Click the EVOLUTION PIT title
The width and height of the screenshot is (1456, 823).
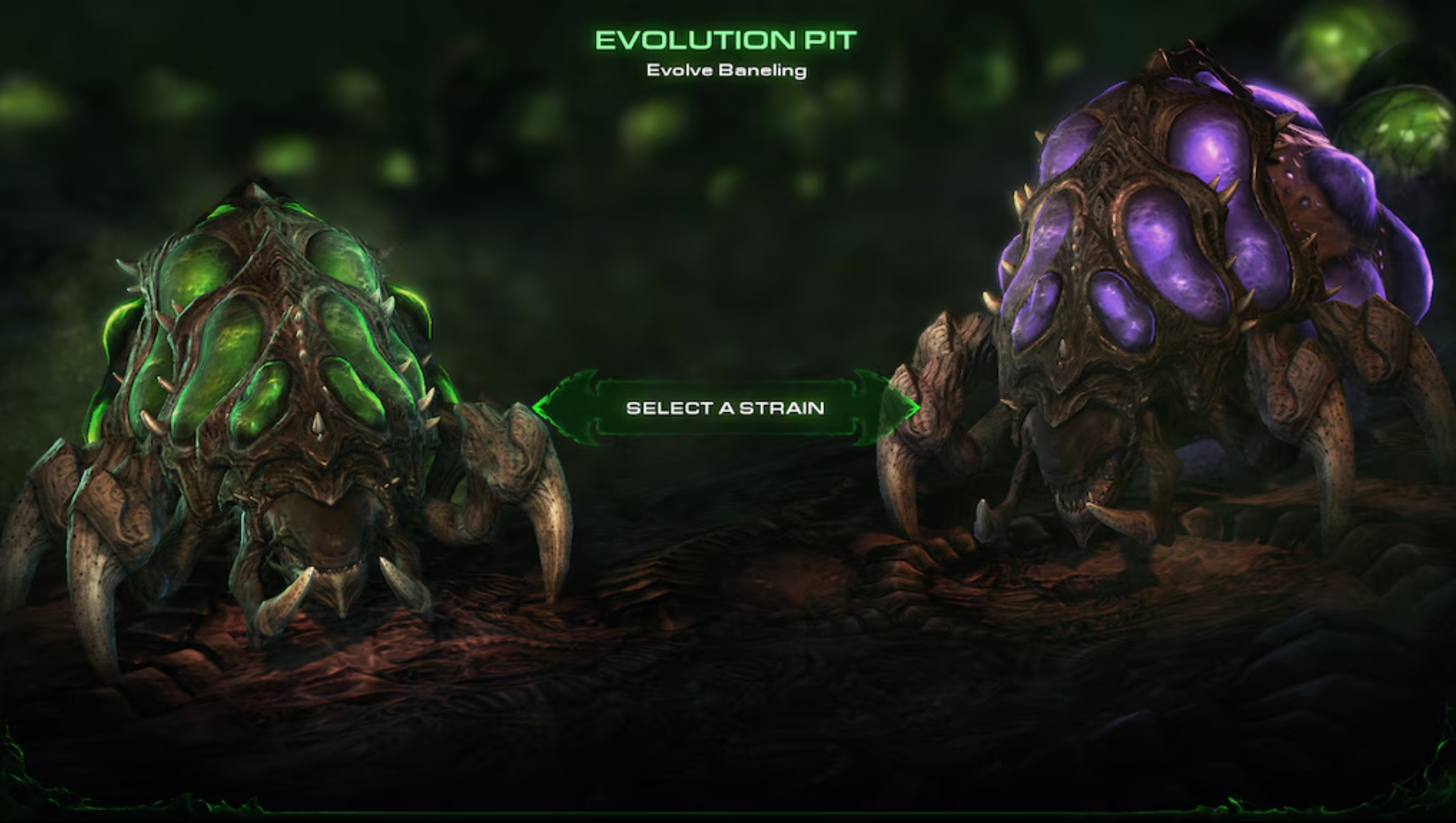pyautogui.click(x=726, y=38)
